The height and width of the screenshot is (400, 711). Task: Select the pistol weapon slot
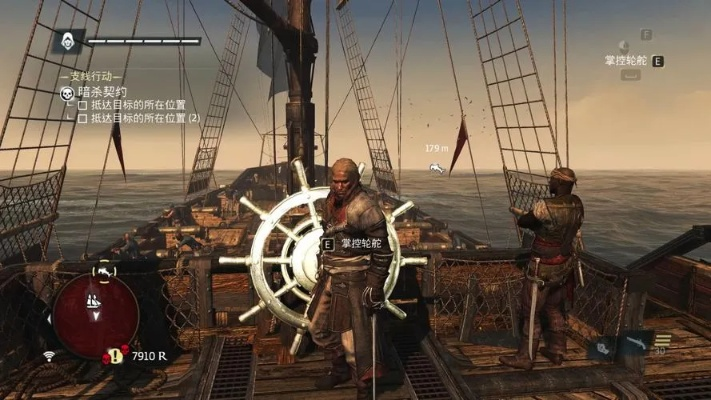(636, 345)
